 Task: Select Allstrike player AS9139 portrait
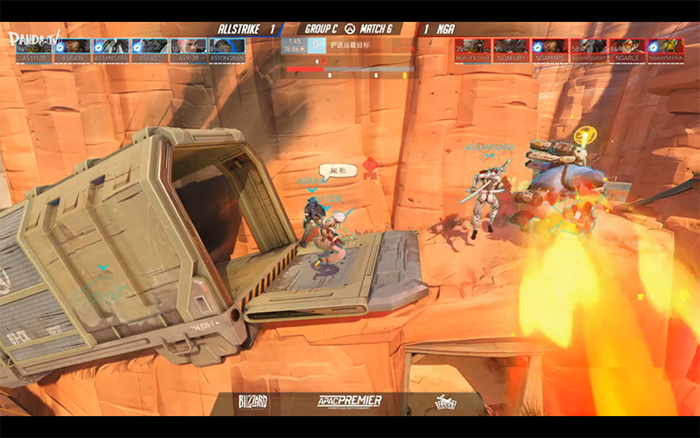click(188, 47)
